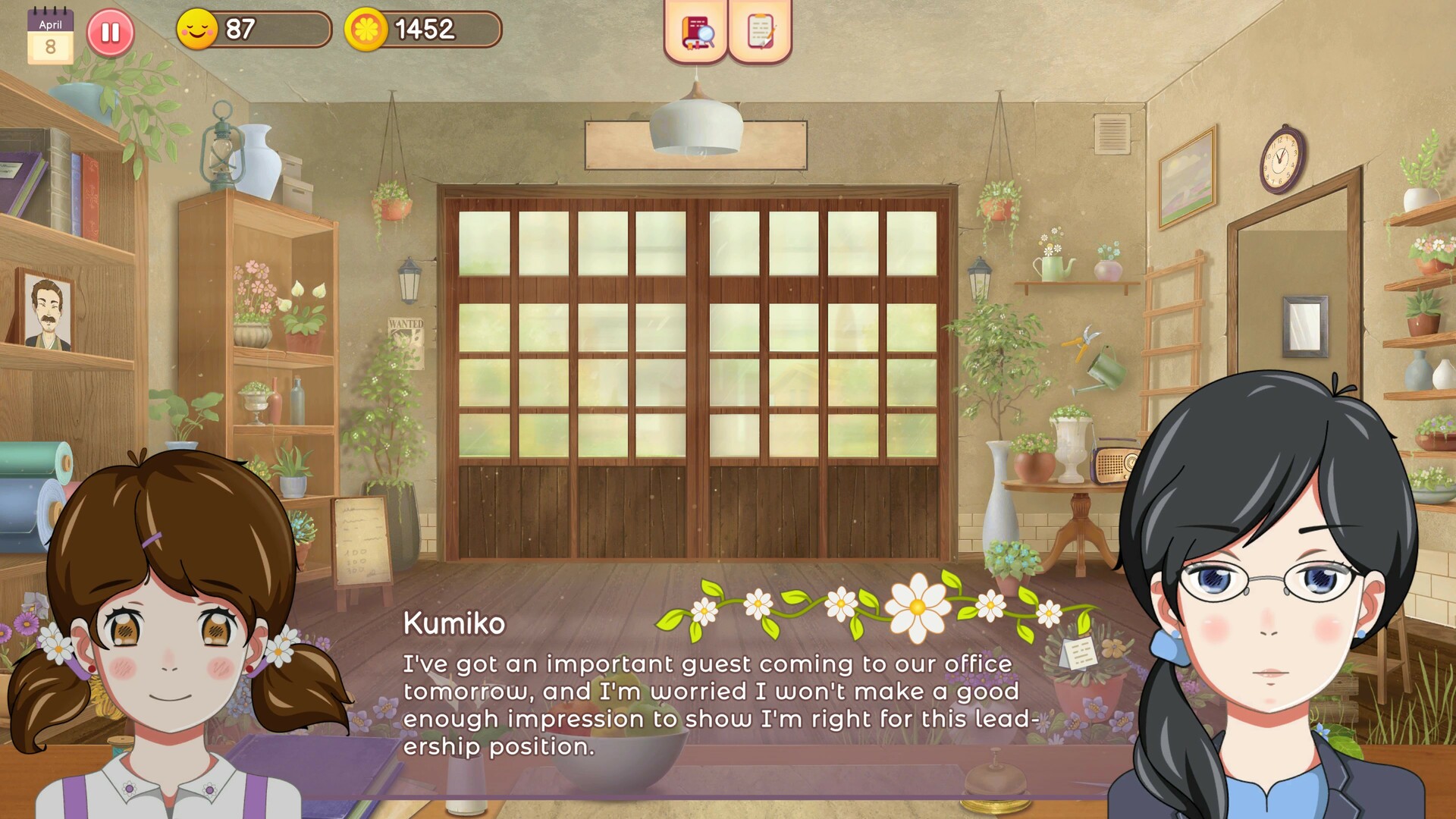
Task: Pause the game with the pause button
Action: (111, 32)
